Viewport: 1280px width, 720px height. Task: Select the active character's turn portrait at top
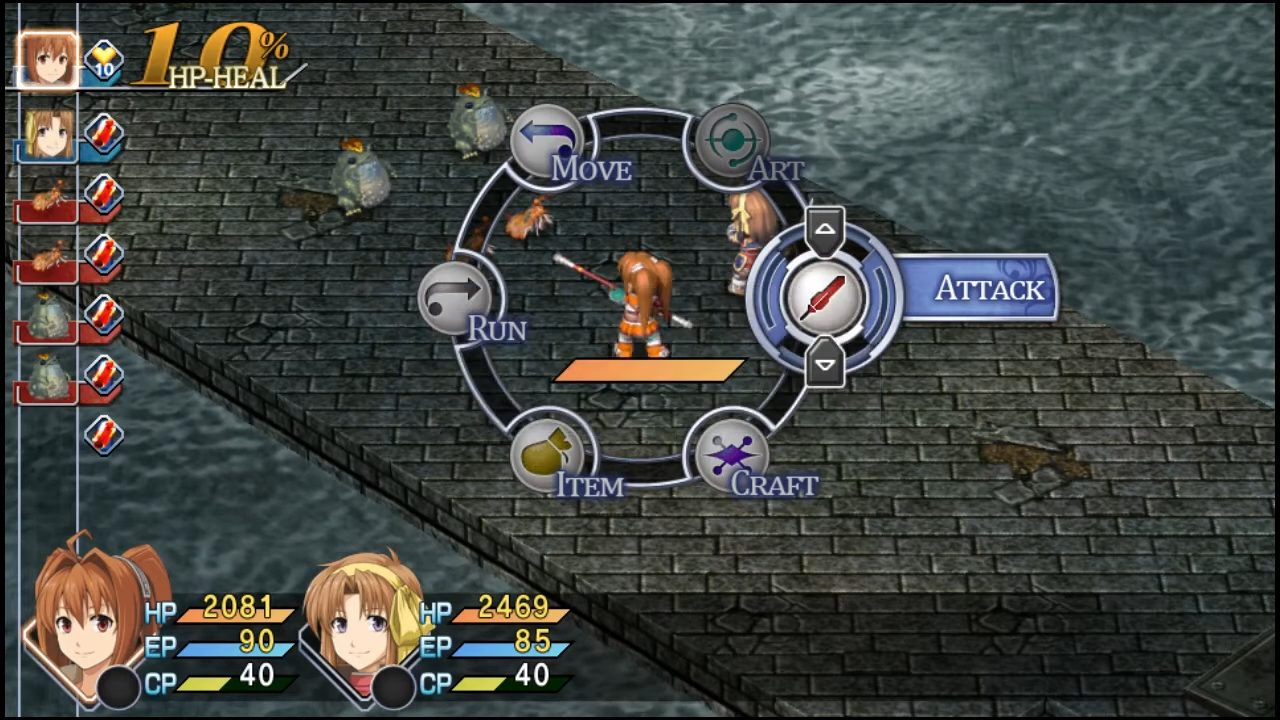pyautogui.click(x=46, y=61)
